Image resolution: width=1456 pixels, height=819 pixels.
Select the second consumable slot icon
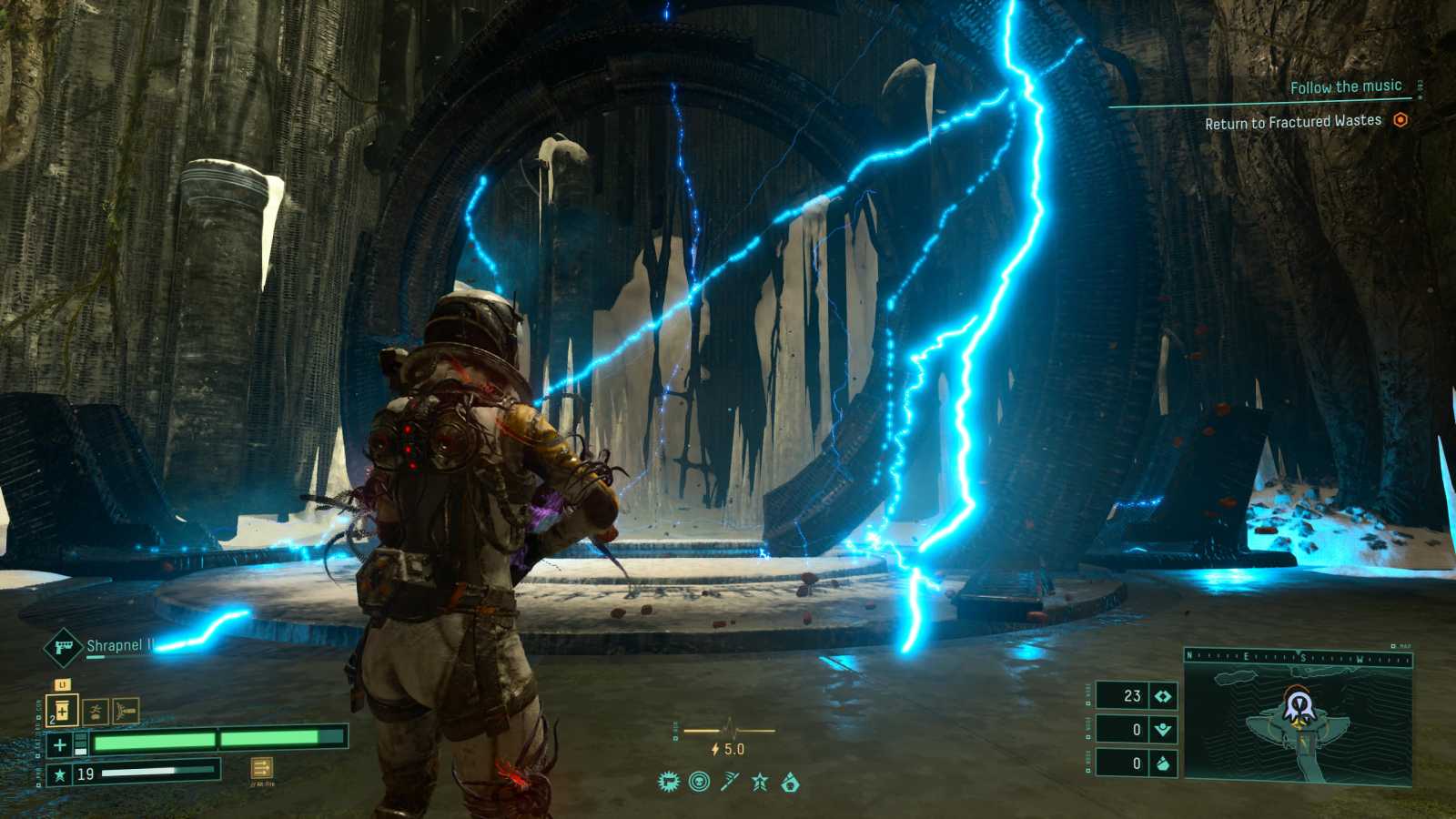click(x=96, y=711)
